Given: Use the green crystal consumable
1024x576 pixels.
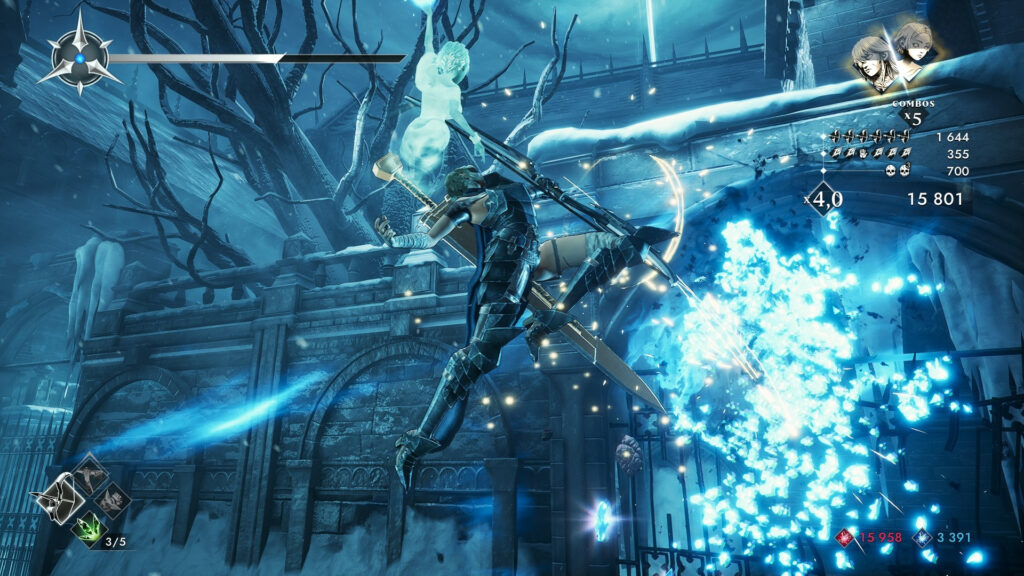Looking at the screenshot, I should point(88,525).
